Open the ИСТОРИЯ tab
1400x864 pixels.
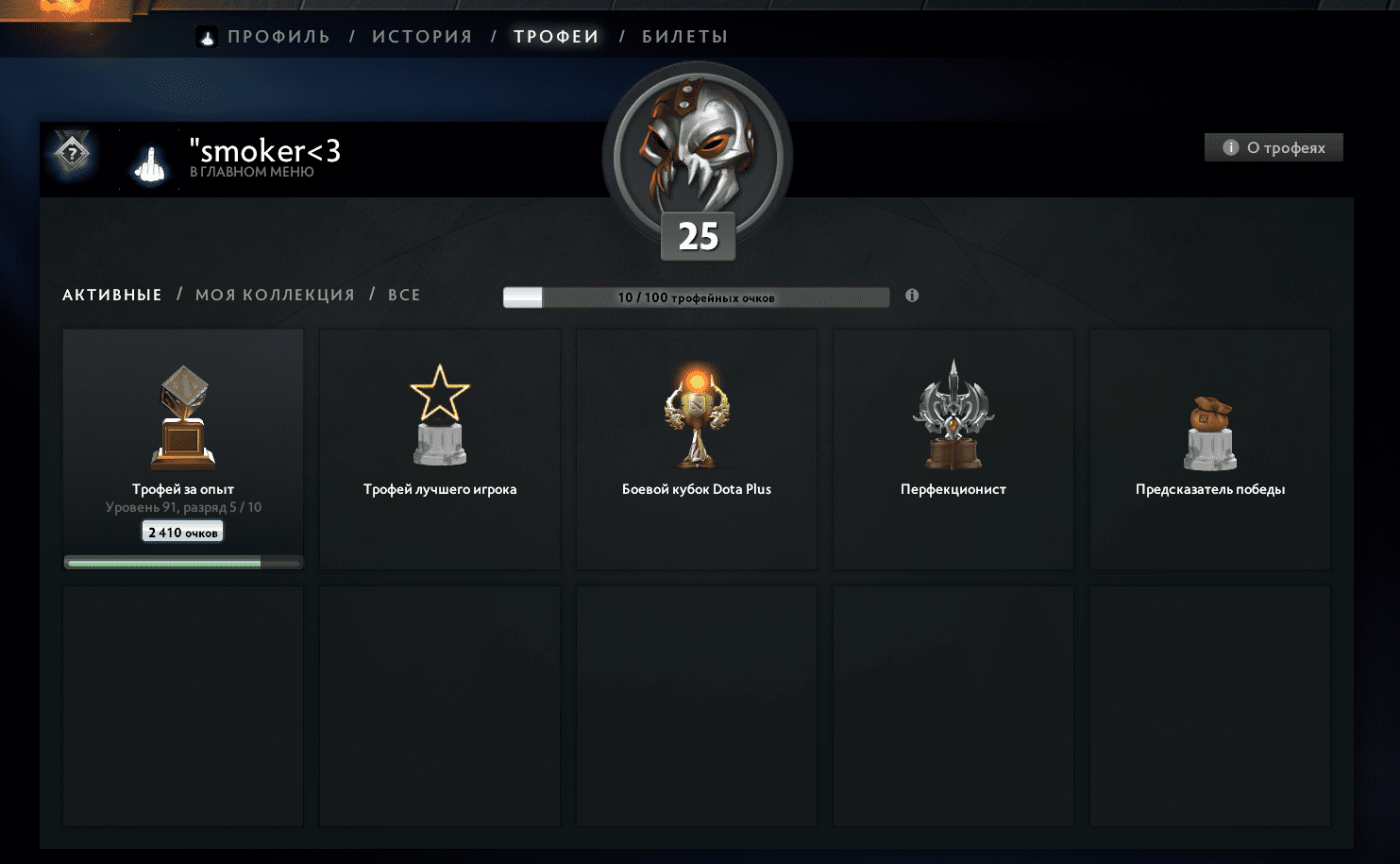click(421, 36)
